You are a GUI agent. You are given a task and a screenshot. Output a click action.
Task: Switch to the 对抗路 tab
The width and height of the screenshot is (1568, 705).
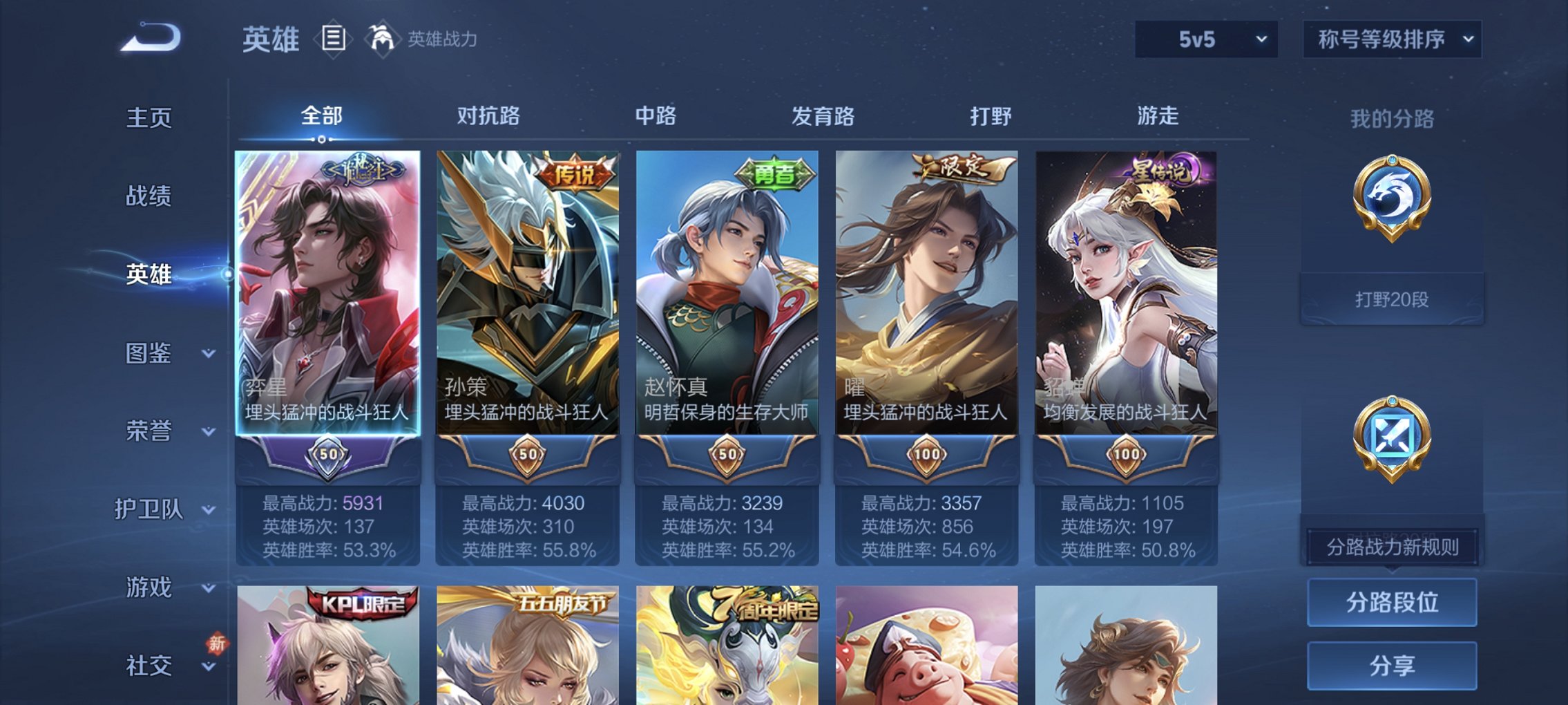(490, 117)
